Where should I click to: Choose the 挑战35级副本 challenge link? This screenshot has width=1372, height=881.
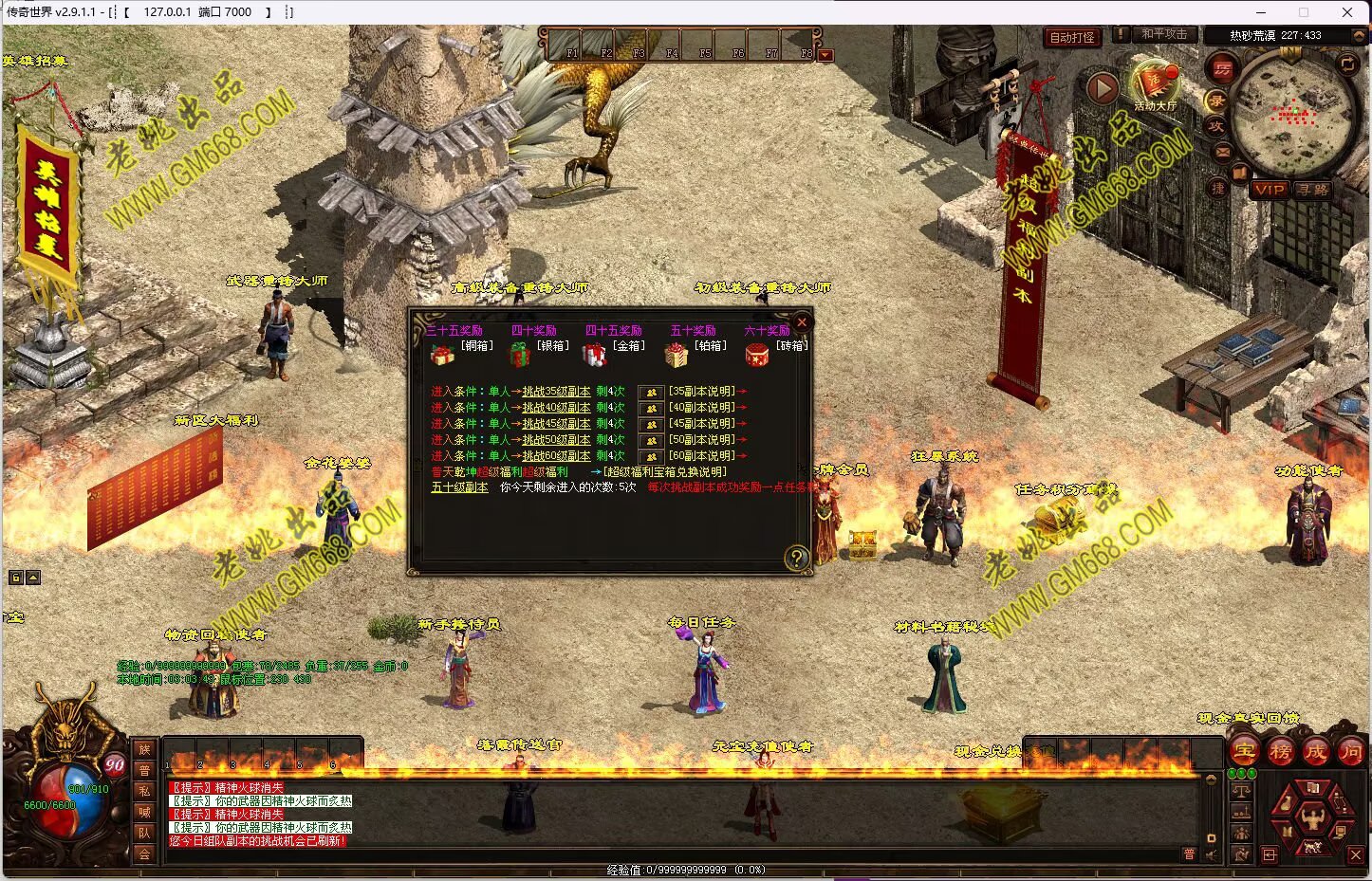click(x=556, y=392)
